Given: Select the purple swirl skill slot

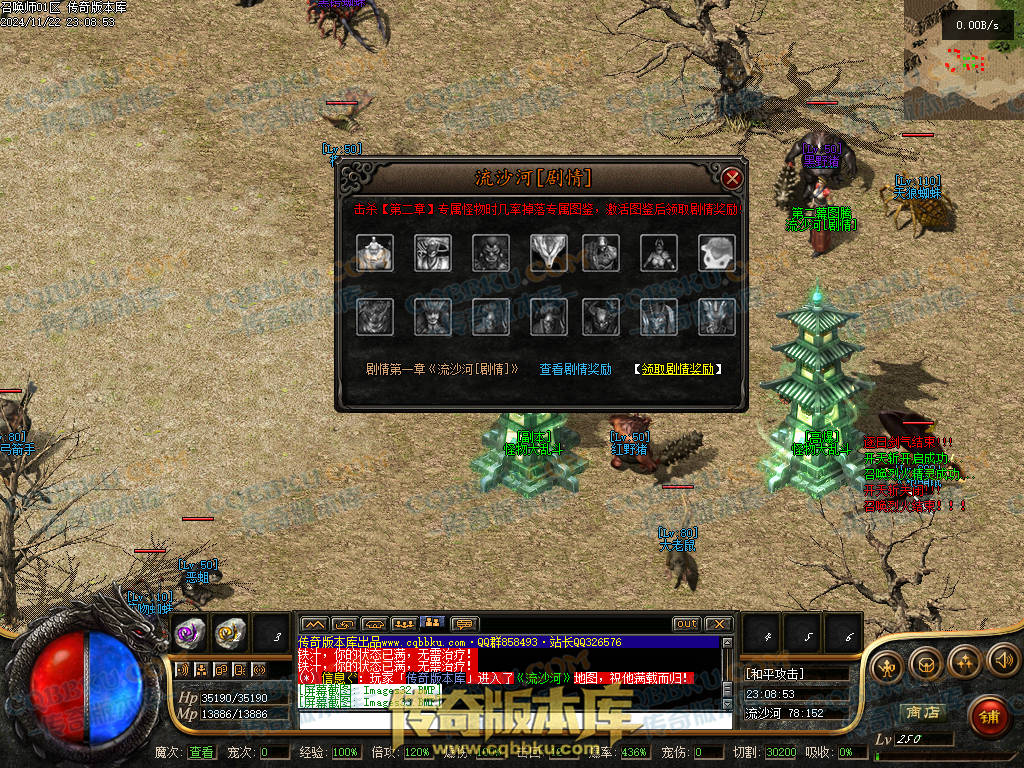Looking at the screenshot, I should pyautogui.click(x=190, y=632).
